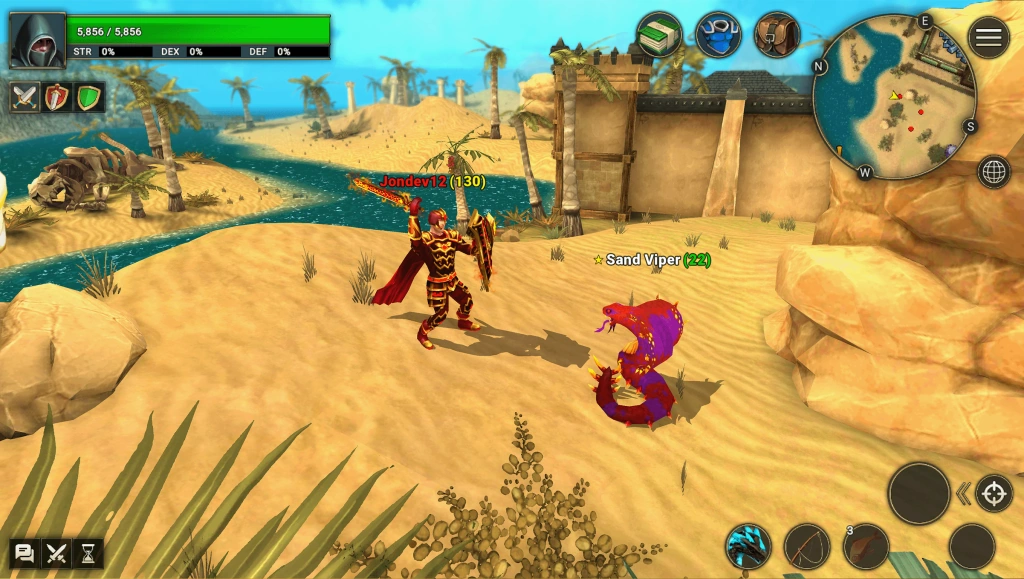Open the hamburger main menu
This screenshot has width=1024, height=579.
(988, 38)
